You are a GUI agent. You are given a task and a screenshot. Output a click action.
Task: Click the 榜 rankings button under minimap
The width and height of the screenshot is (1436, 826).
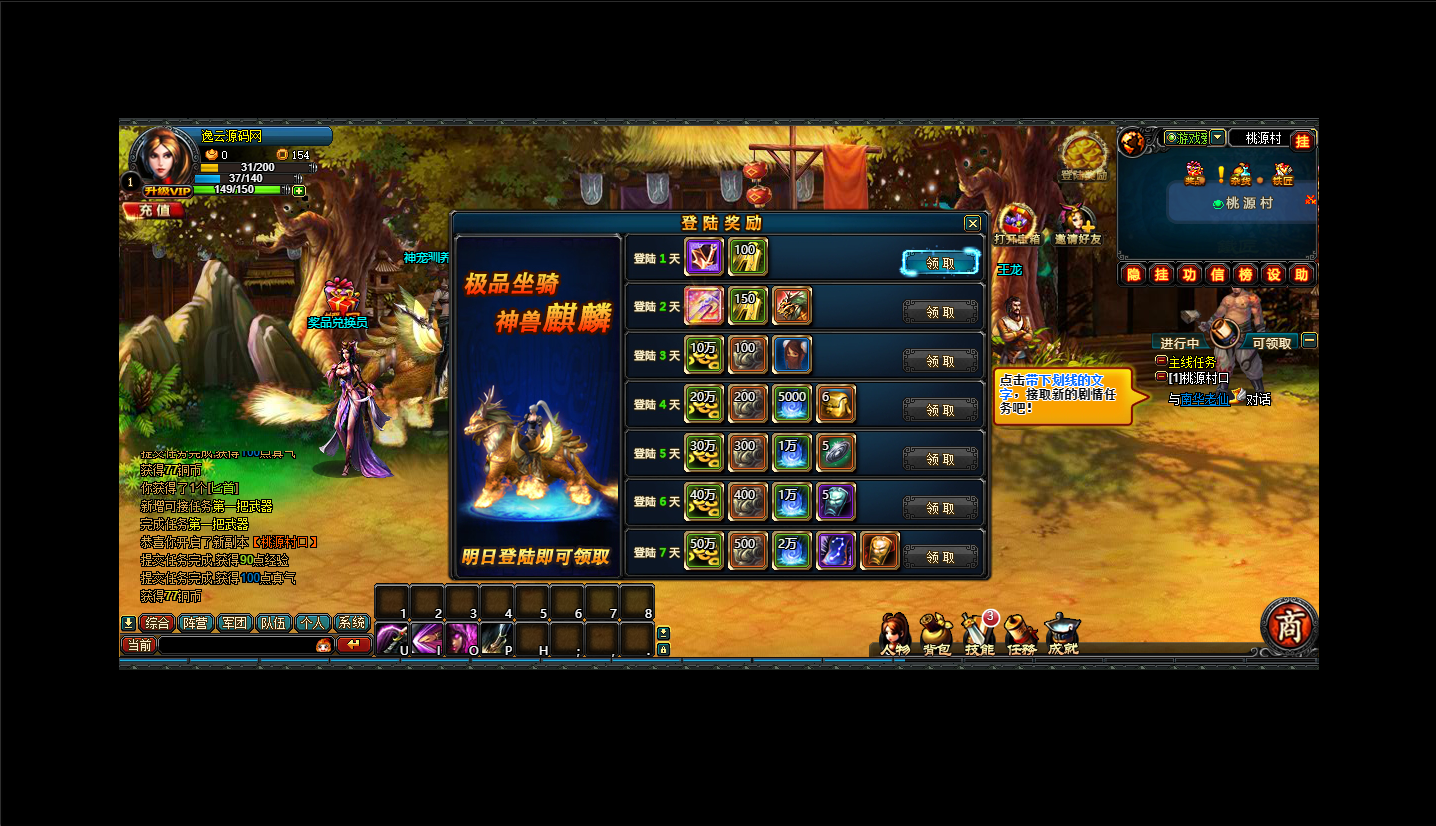[1245, 275]
